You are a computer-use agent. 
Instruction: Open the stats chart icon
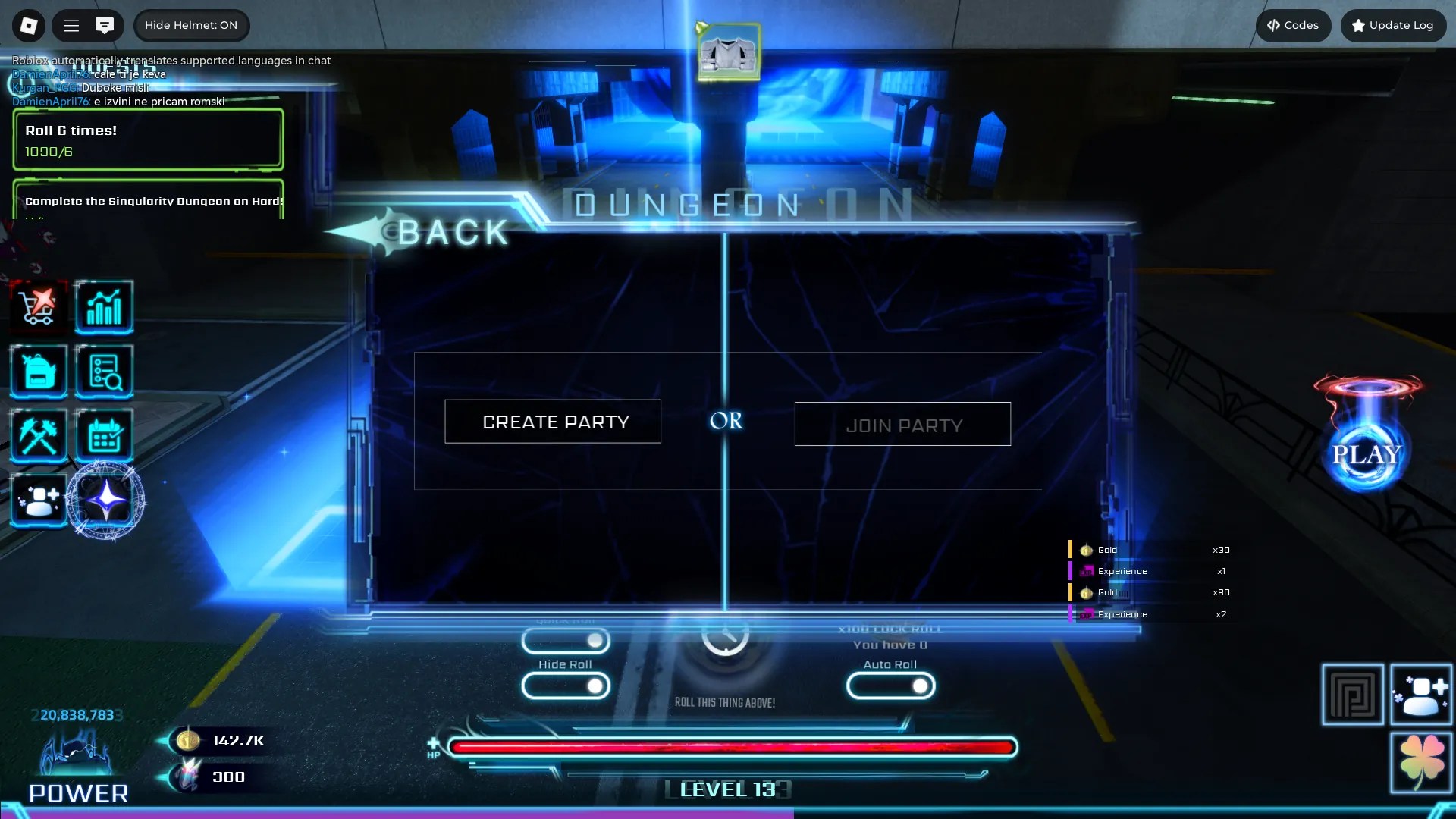104,307
